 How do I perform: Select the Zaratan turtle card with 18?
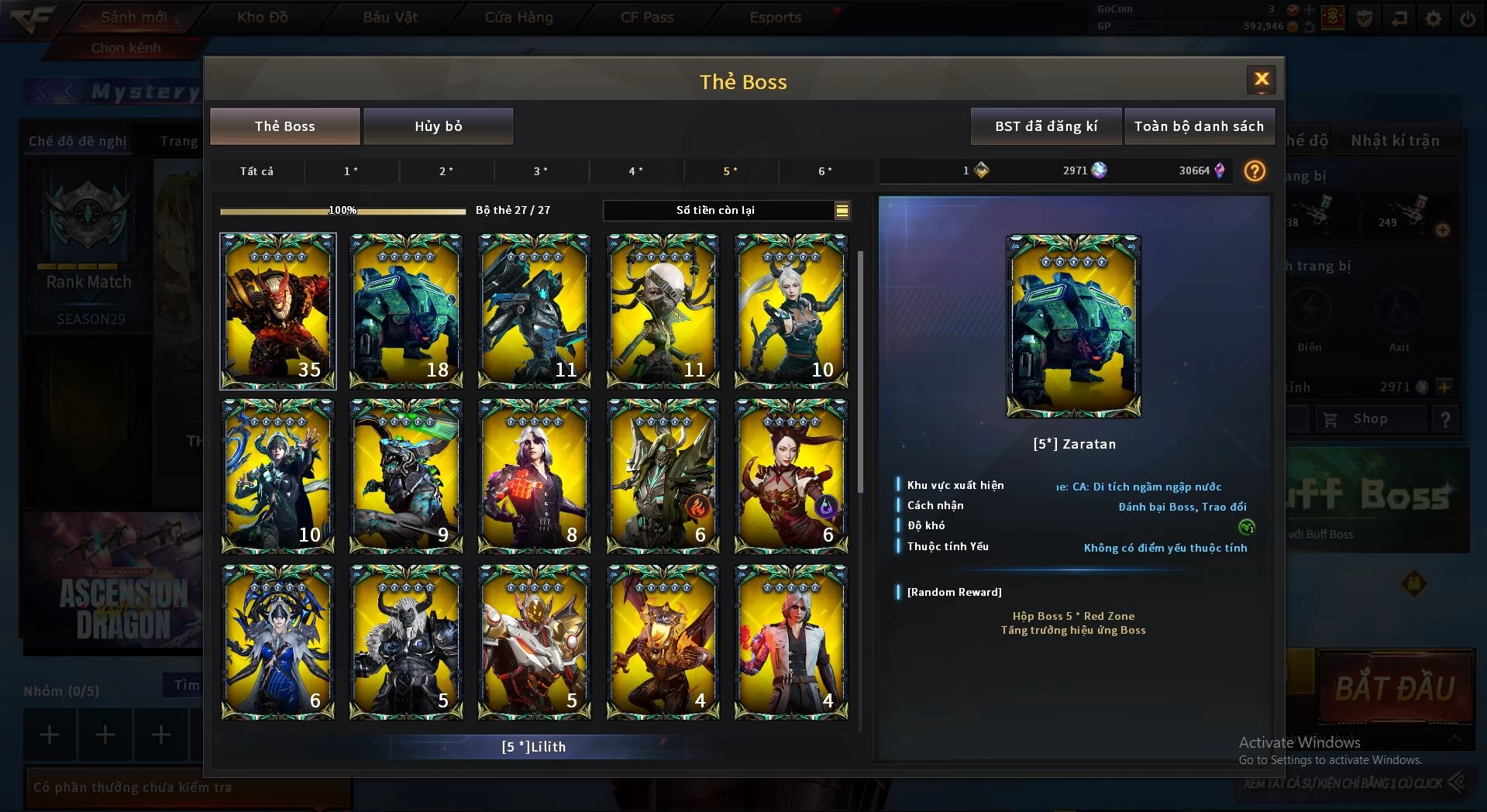pyautogui.click(x=406, y=311)
